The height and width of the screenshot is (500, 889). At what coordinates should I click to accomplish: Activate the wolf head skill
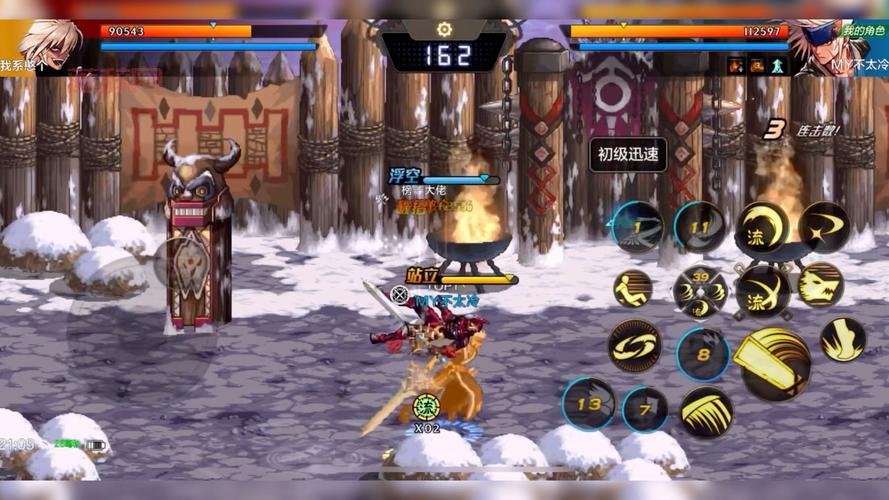point(819,285)
